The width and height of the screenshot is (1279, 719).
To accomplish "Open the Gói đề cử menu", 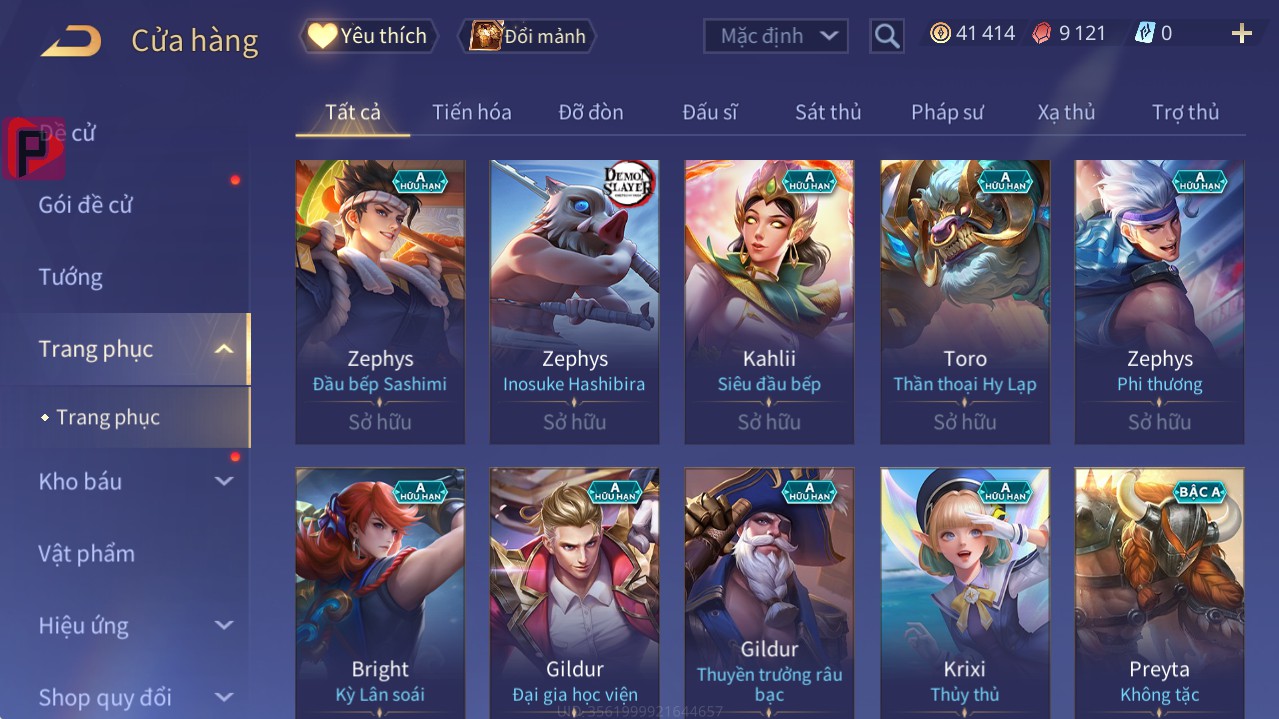I will (86, 205).
